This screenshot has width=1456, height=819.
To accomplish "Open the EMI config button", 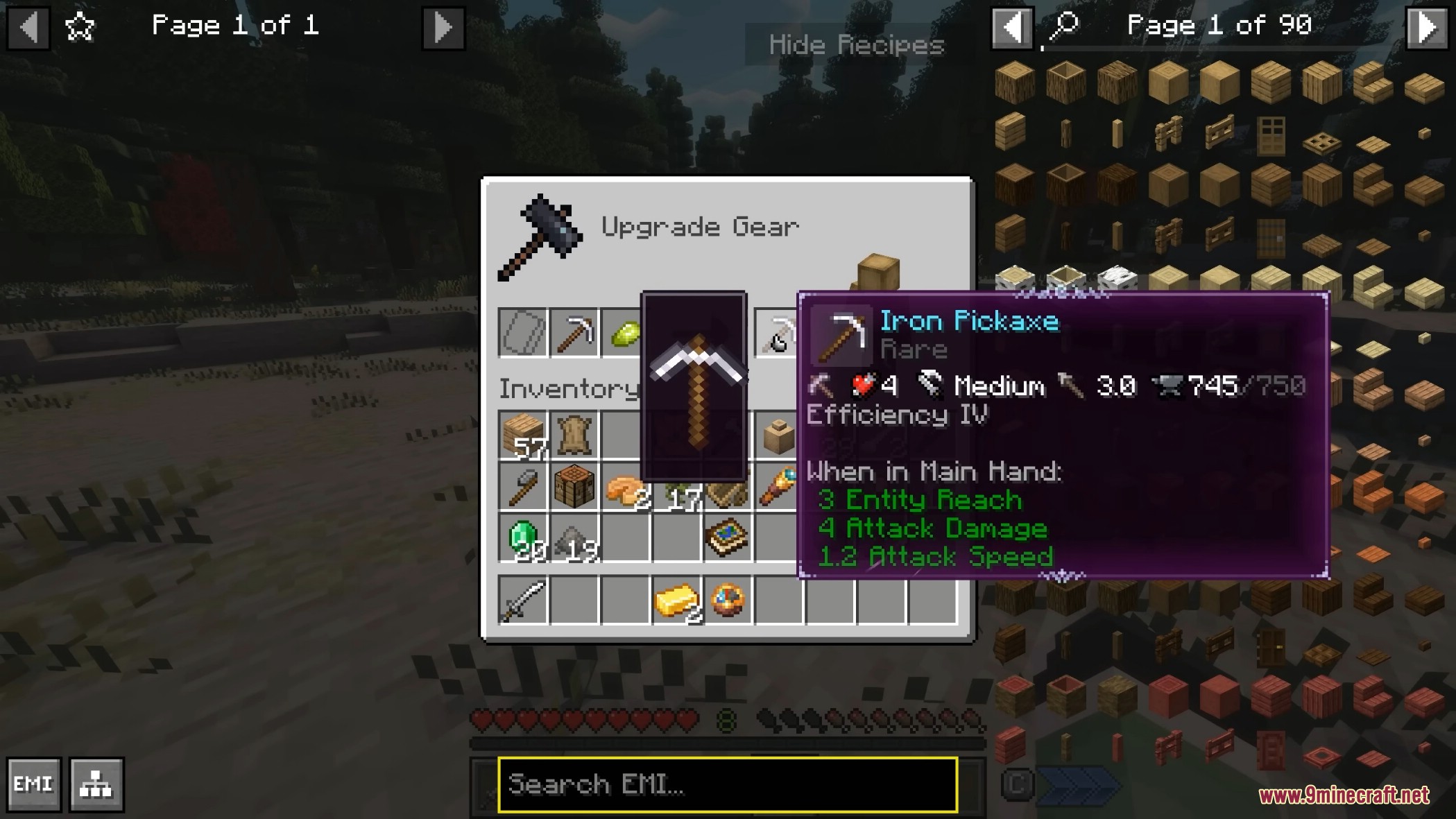I will pos(33,784).
